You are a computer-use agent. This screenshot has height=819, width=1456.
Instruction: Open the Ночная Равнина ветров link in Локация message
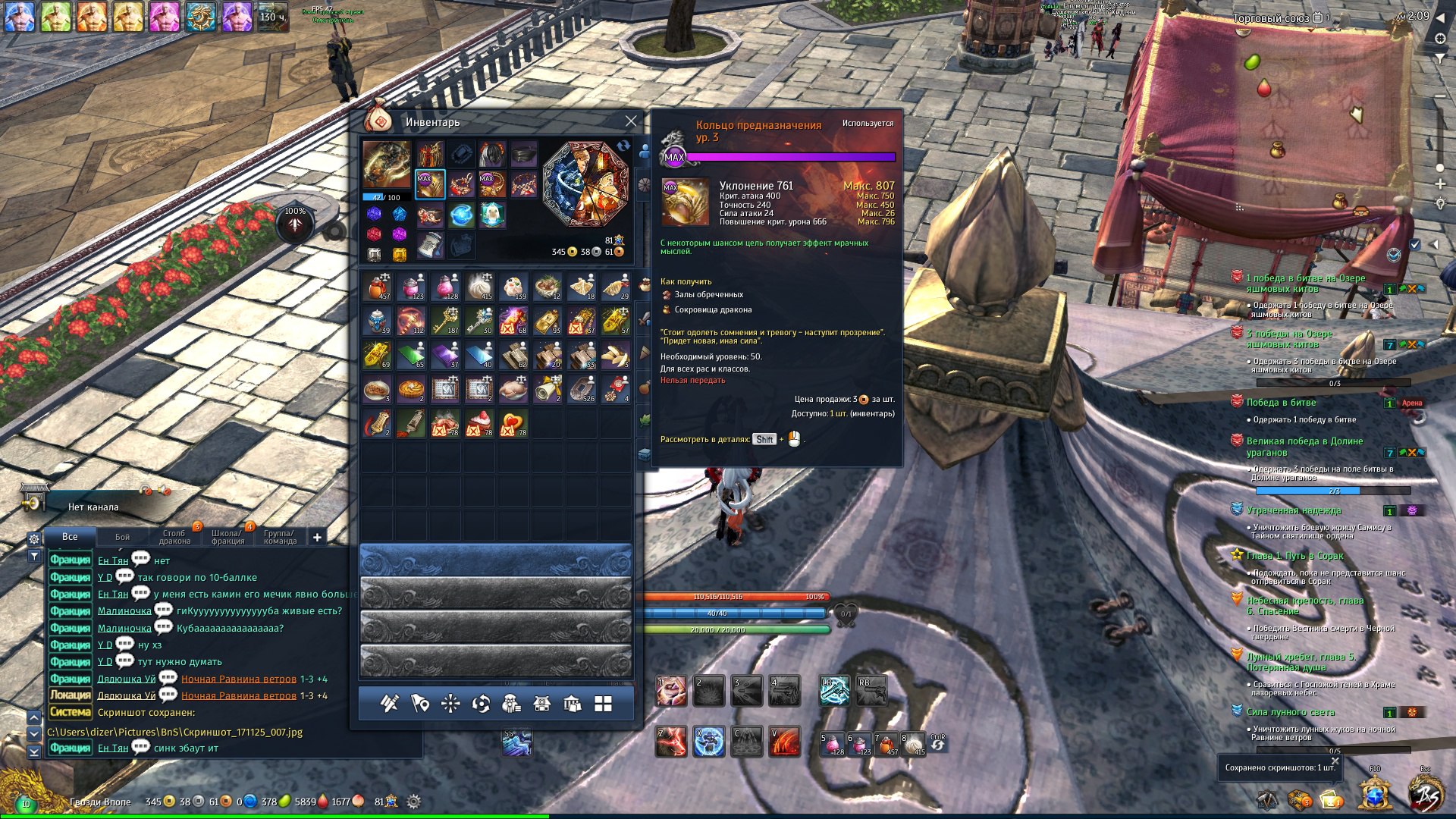tap(238, 695)
